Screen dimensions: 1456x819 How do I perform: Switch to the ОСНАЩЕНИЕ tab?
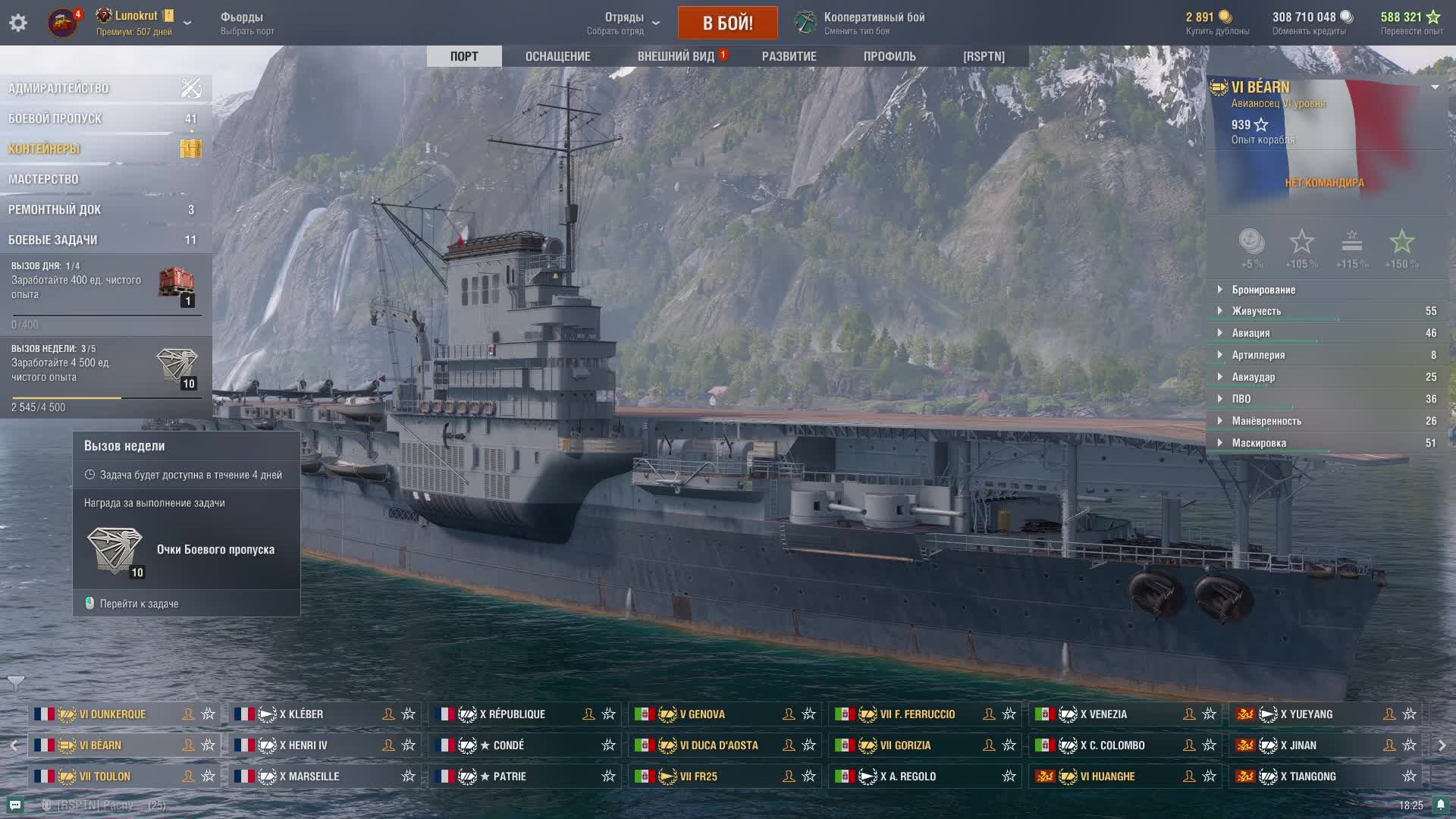click(557, 56)
